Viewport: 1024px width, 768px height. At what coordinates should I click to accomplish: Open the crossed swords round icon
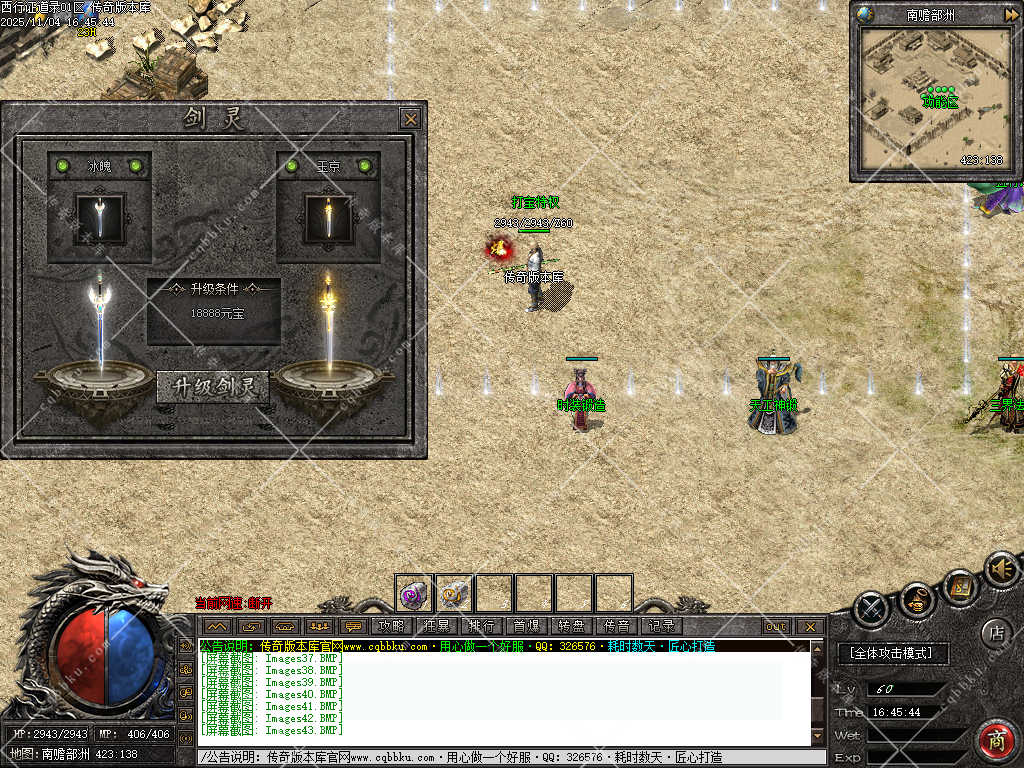(x=873, y=609)
